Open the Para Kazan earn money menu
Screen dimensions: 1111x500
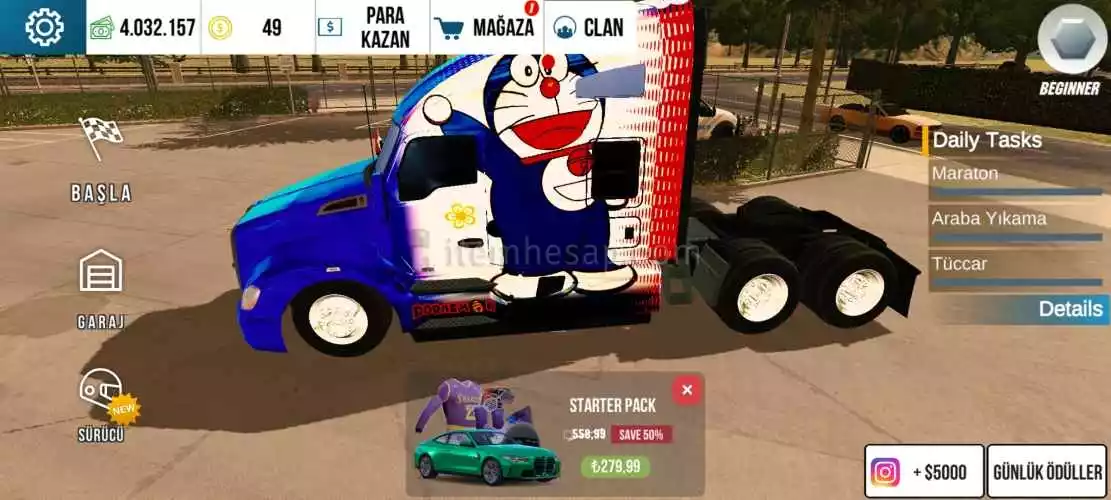[x=372, y=27]
